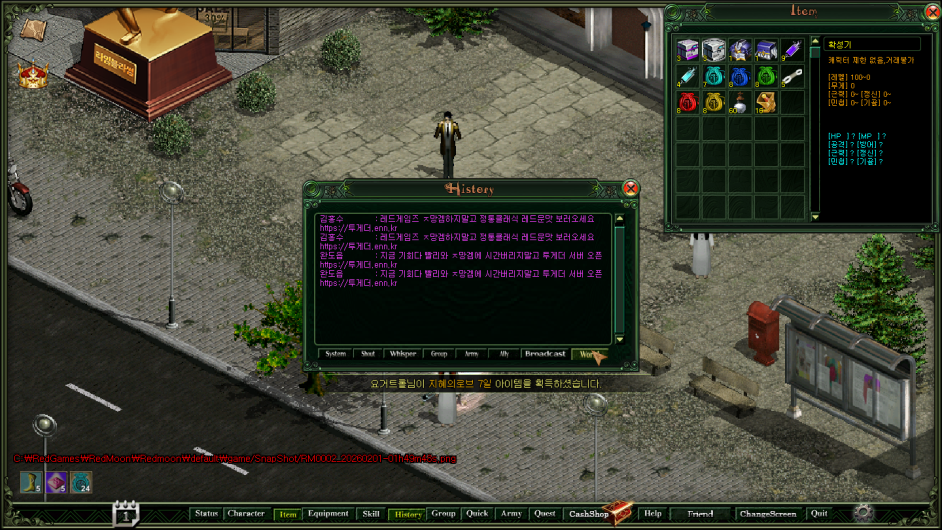Open the Equipment panel from the bottom bar

[328, 514]
